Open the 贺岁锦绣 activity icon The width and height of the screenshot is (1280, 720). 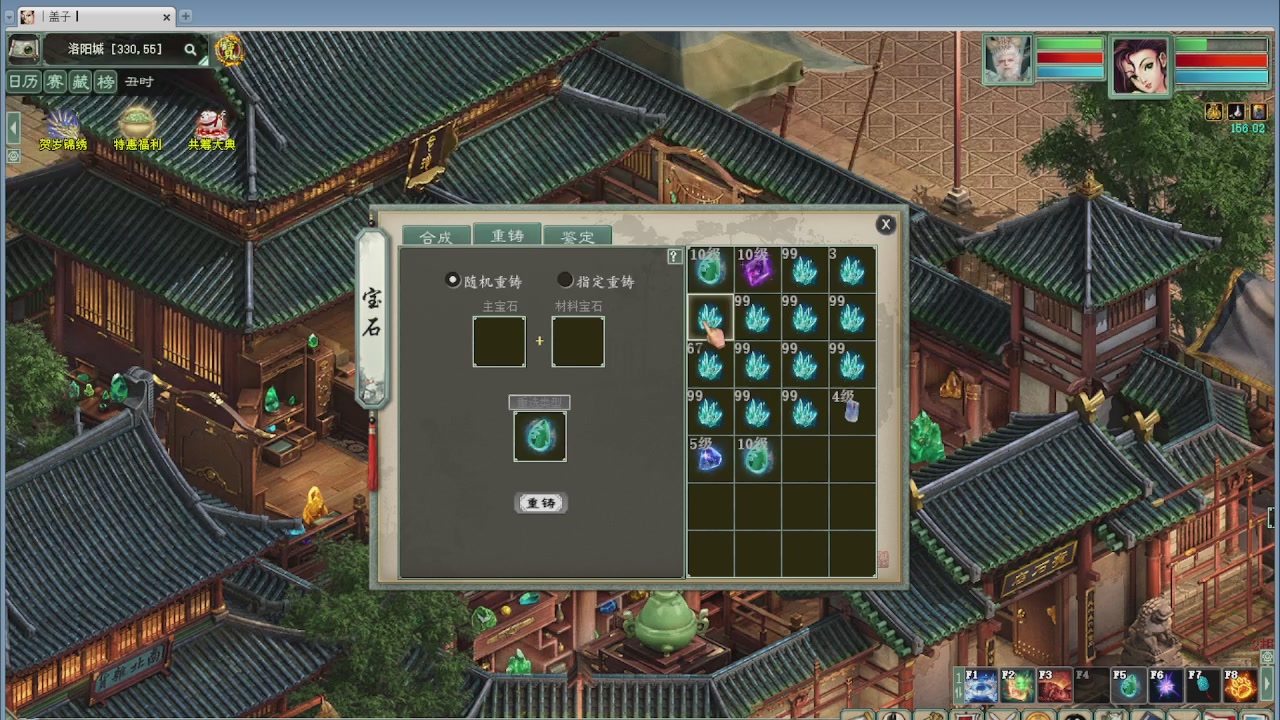pos(63,125)
